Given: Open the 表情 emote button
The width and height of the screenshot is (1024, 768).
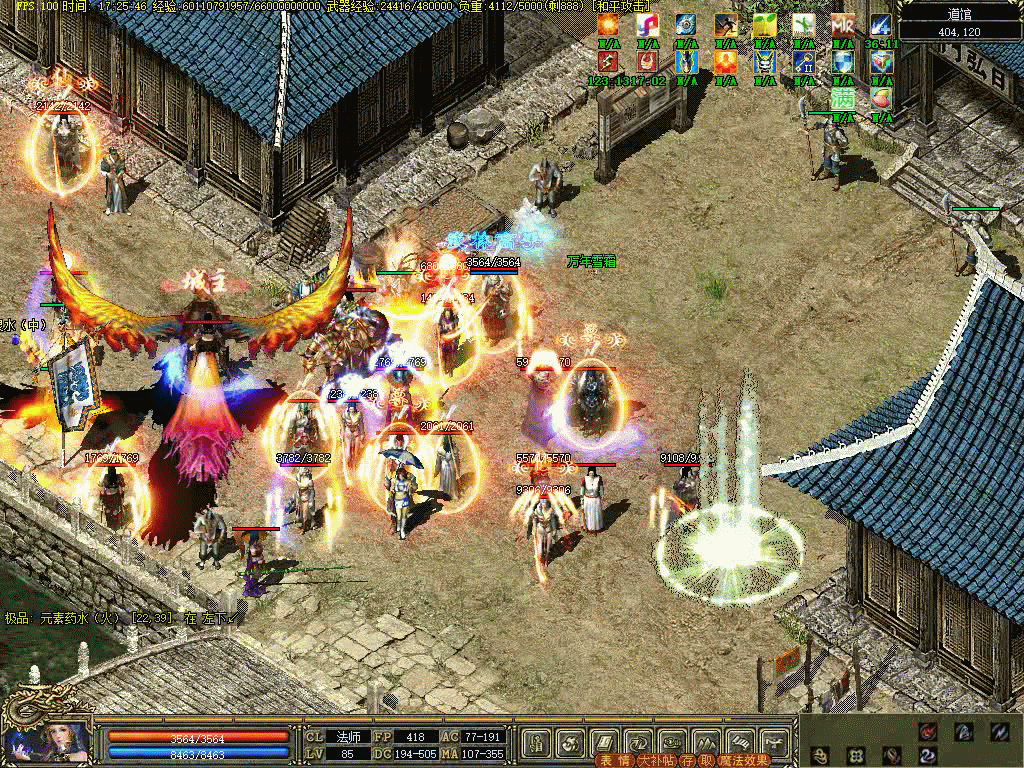Looking at the screenshot, I should [x=613, y=760].
